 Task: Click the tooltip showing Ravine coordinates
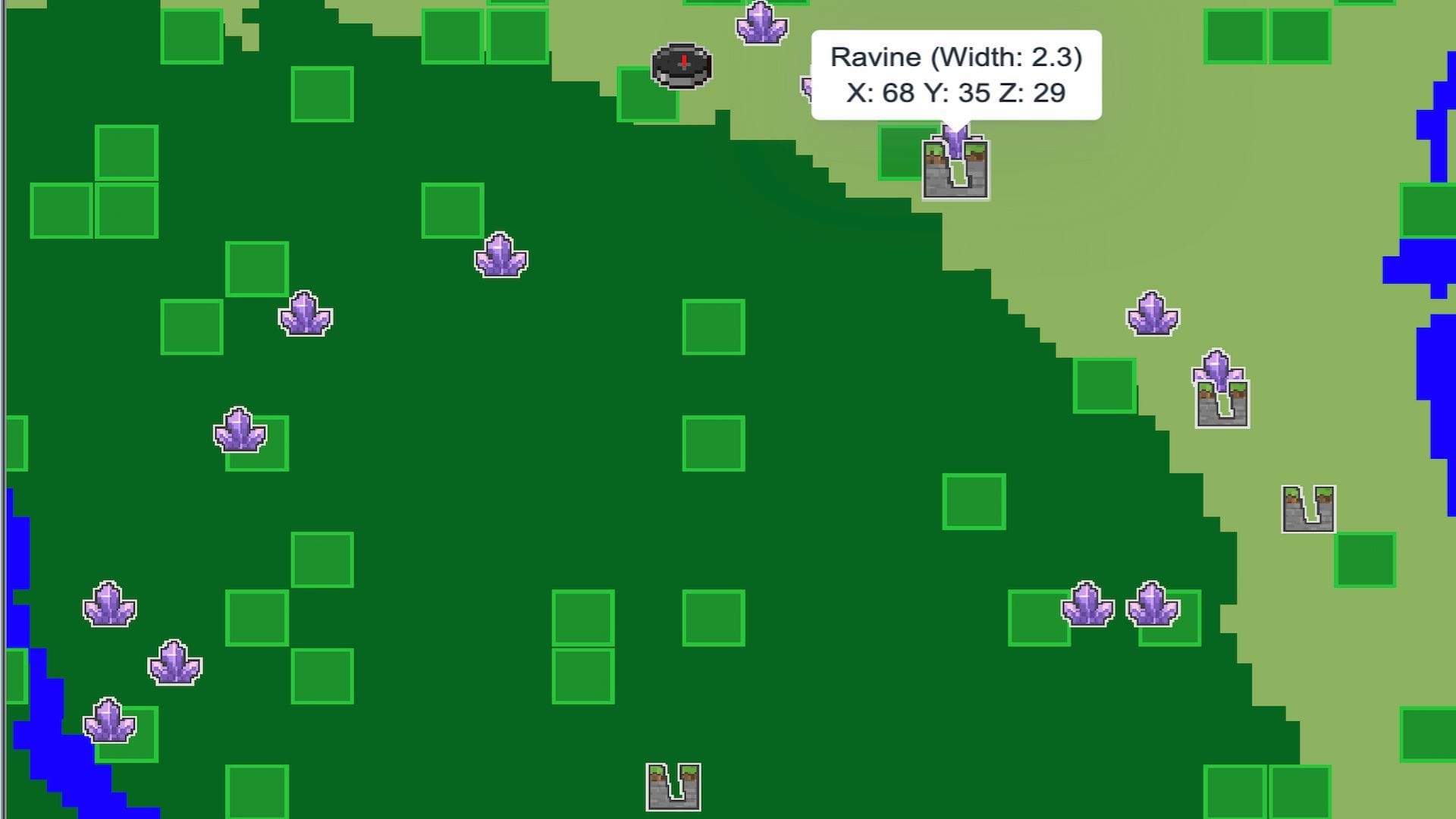[955, 74]
